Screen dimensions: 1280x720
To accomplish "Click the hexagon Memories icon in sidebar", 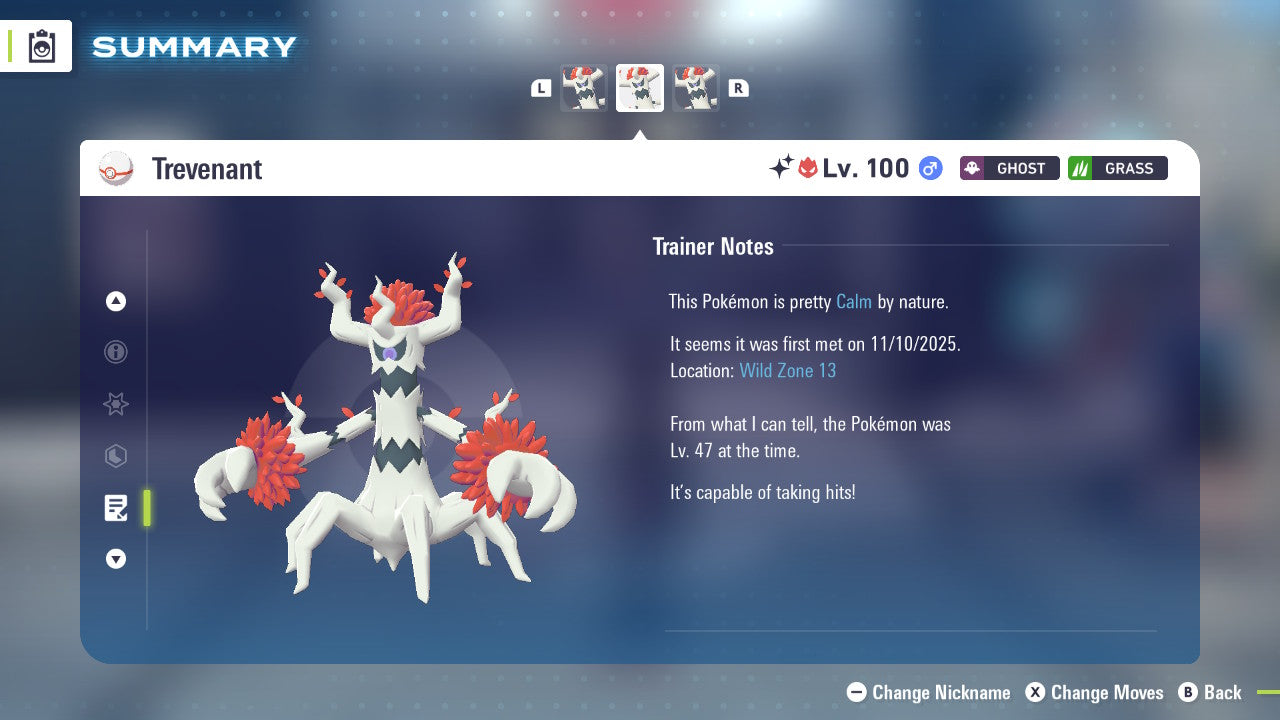I will 116,456.
